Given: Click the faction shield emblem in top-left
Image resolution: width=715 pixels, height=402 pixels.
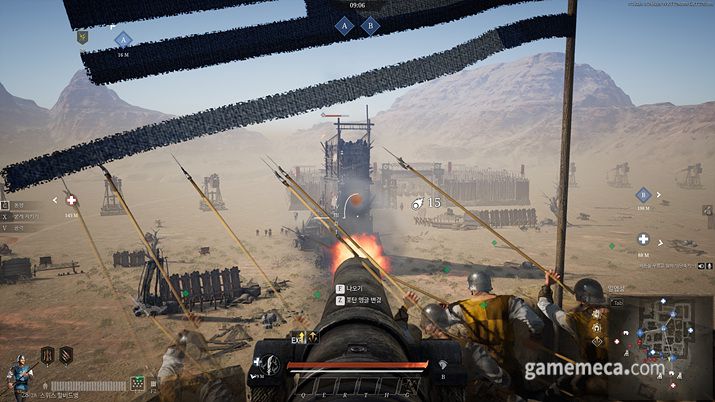Looking at the screenshot, I should (84, 37).
